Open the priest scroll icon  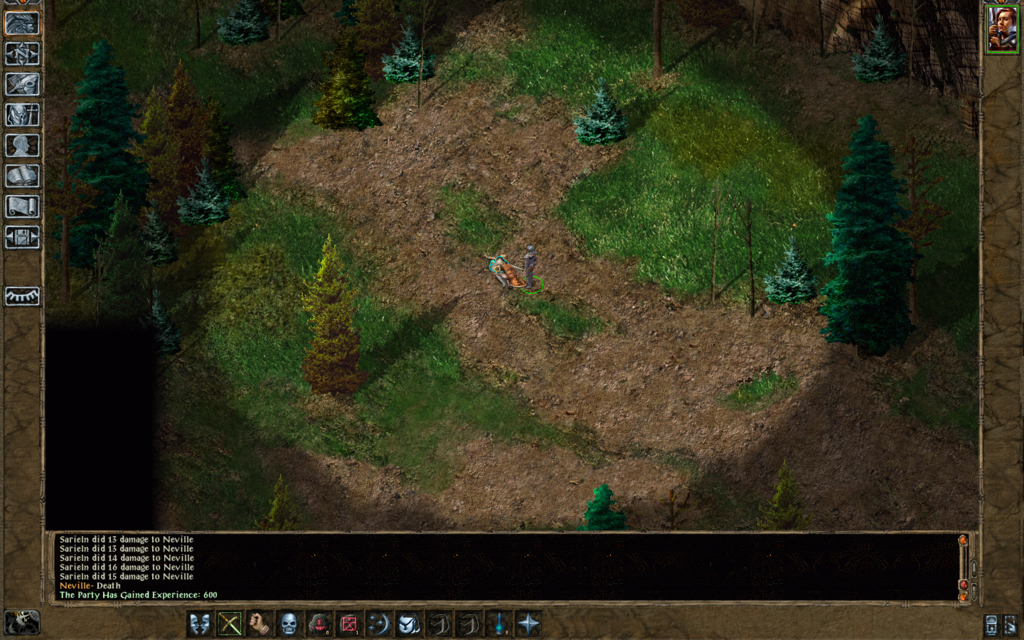click(22, 207)
